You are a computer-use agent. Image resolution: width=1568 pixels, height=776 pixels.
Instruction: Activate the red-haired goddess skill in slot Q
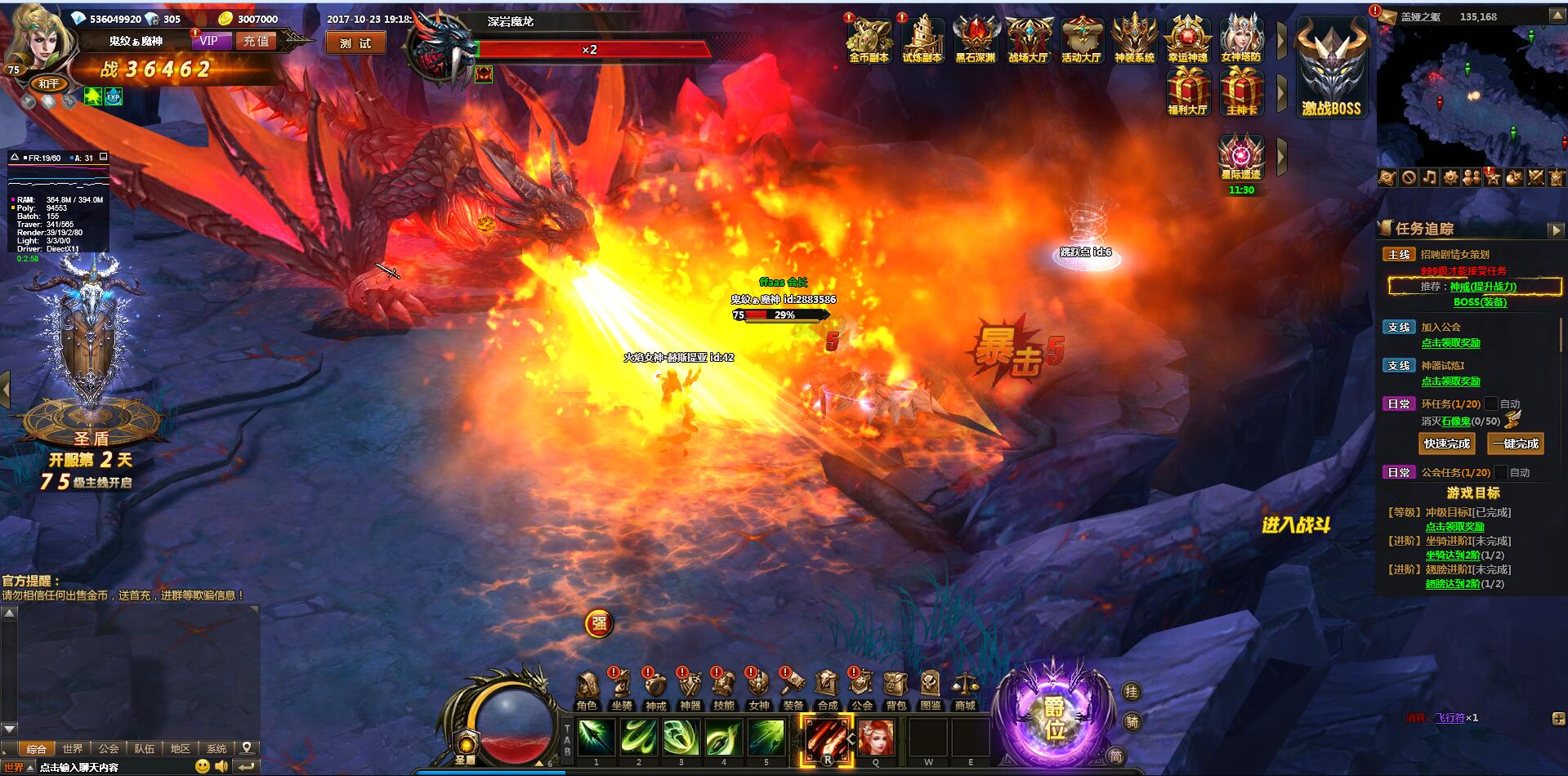tap(875, 737)
